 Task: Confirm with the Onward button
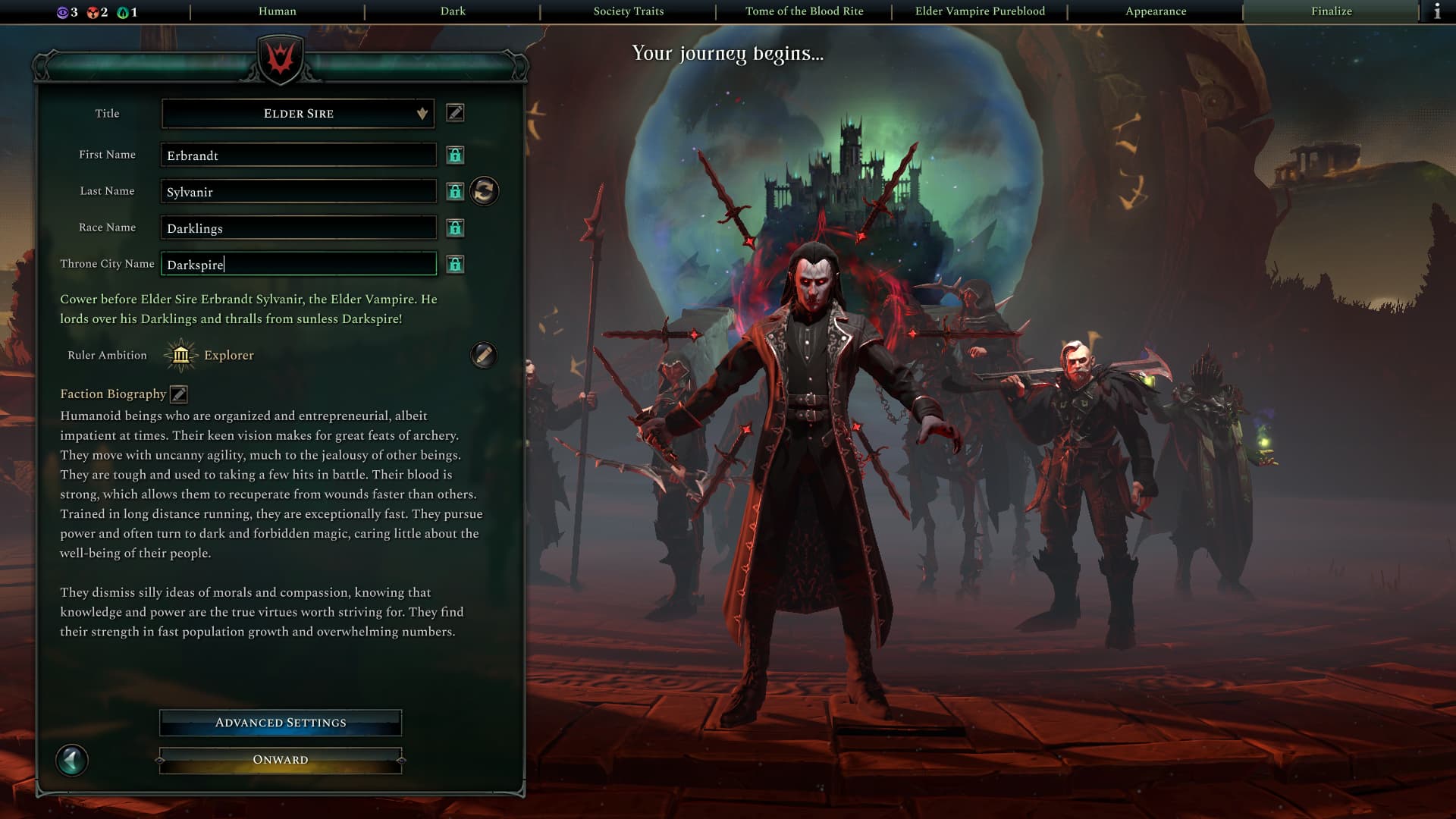[x=281, y=760]
